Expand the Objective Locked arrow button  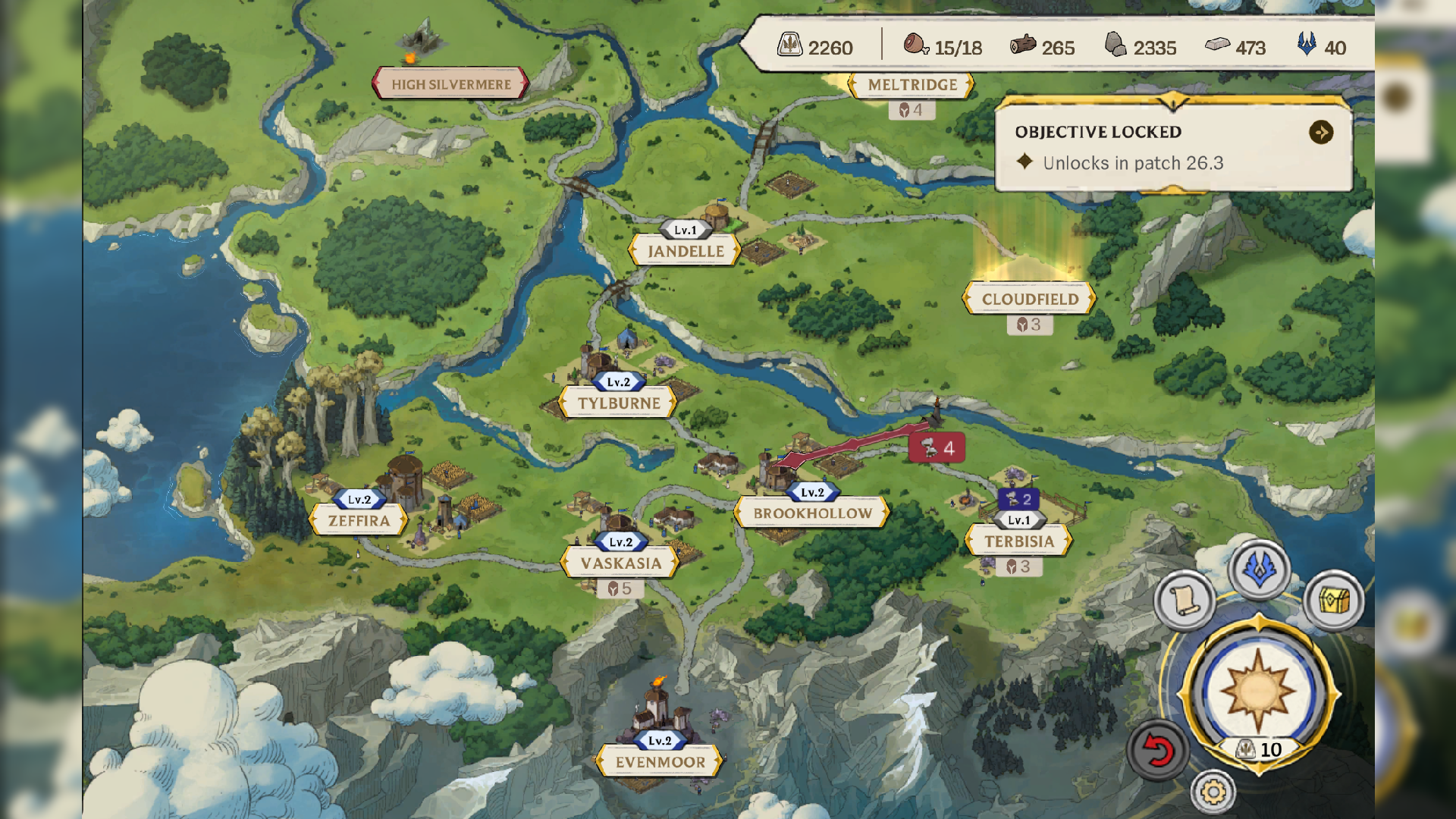click(1320, 133)
